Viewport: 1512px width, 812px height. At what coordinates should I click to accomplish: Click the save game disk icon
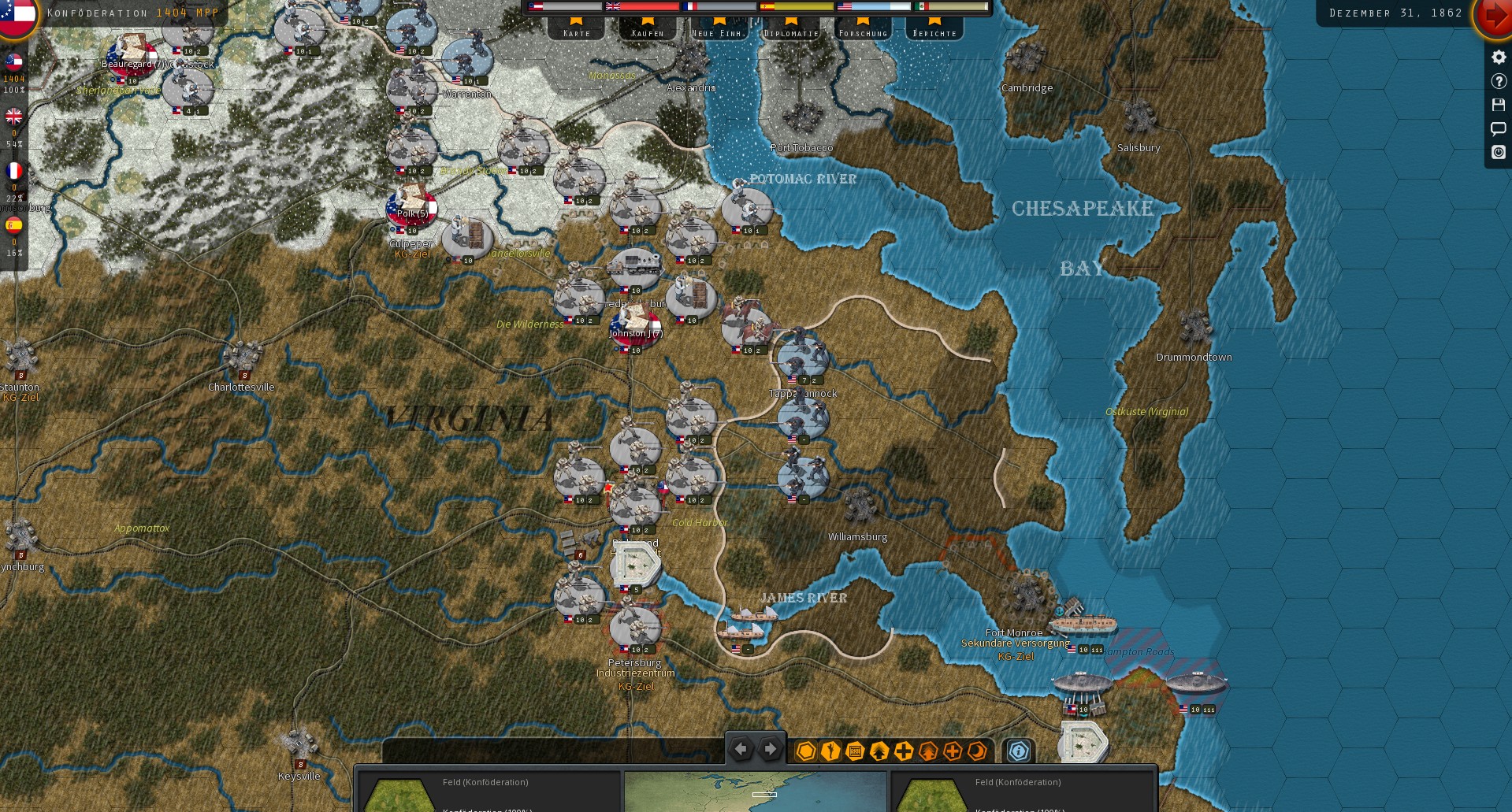pos(1498,104)
